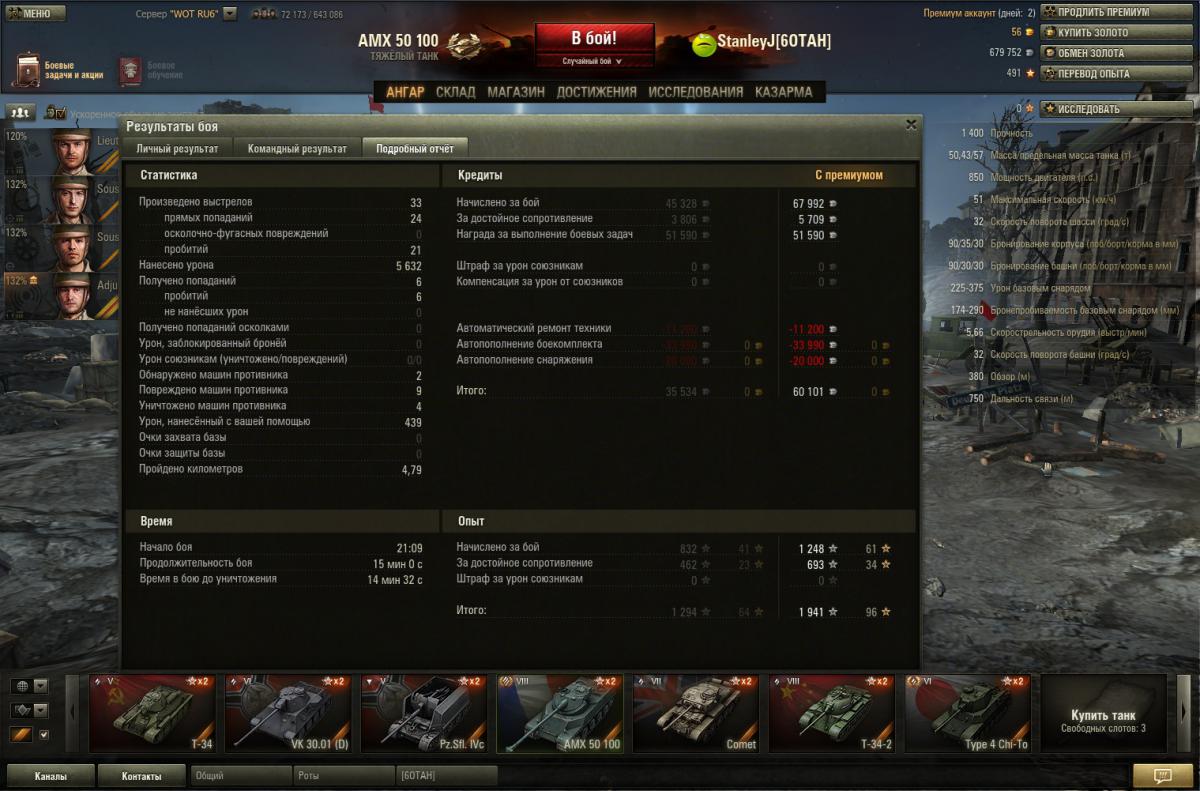Select the Comet tank in carousel
The height and width of the screenshot is (791, 1200).
pos(695,713)
